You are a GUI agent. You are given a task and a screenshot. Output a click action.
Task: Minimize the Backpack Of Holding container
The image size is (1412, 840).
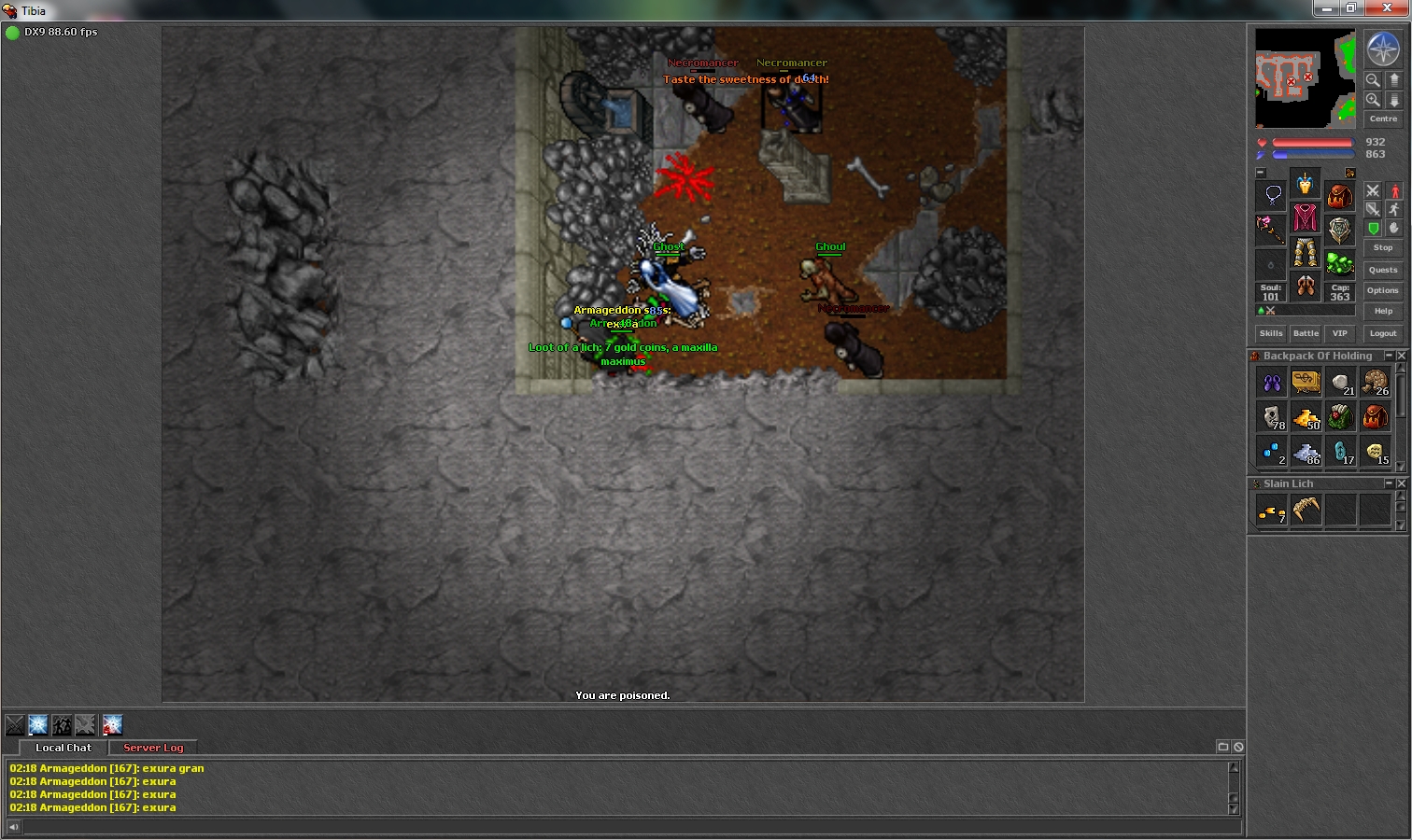point(1389,356)
